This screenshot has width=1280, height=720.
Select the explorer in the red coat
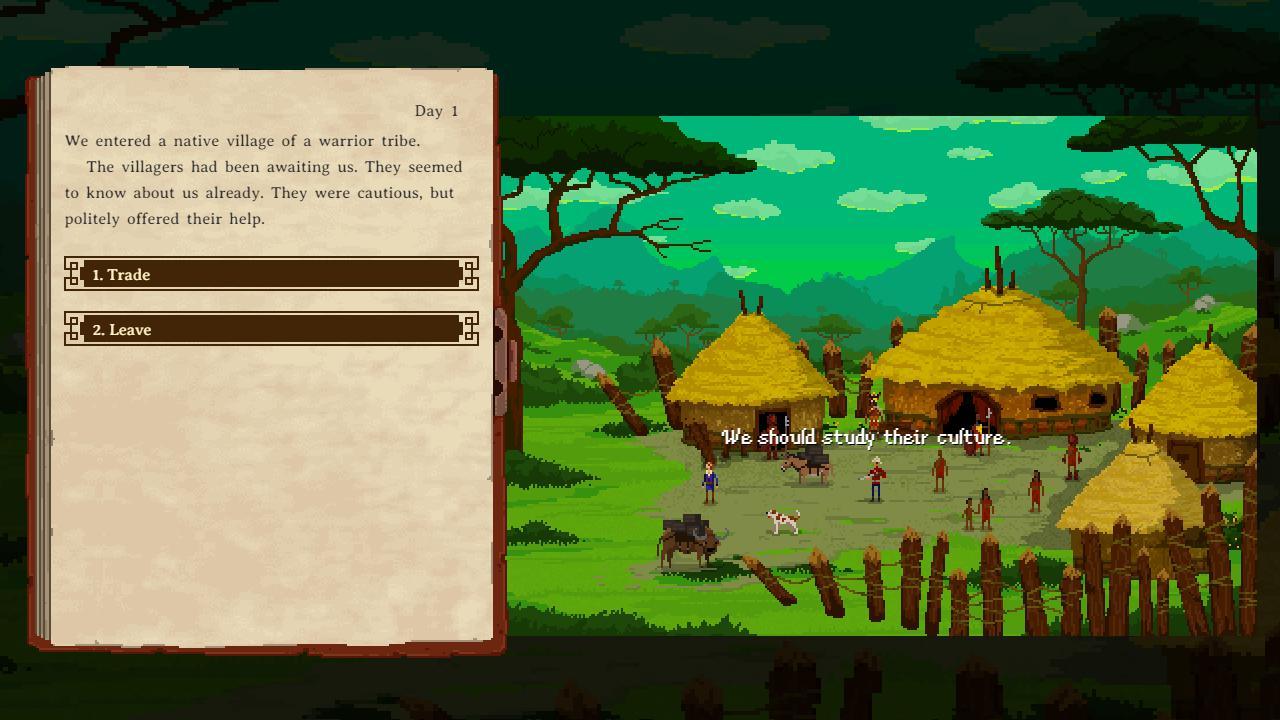(875, 478)
